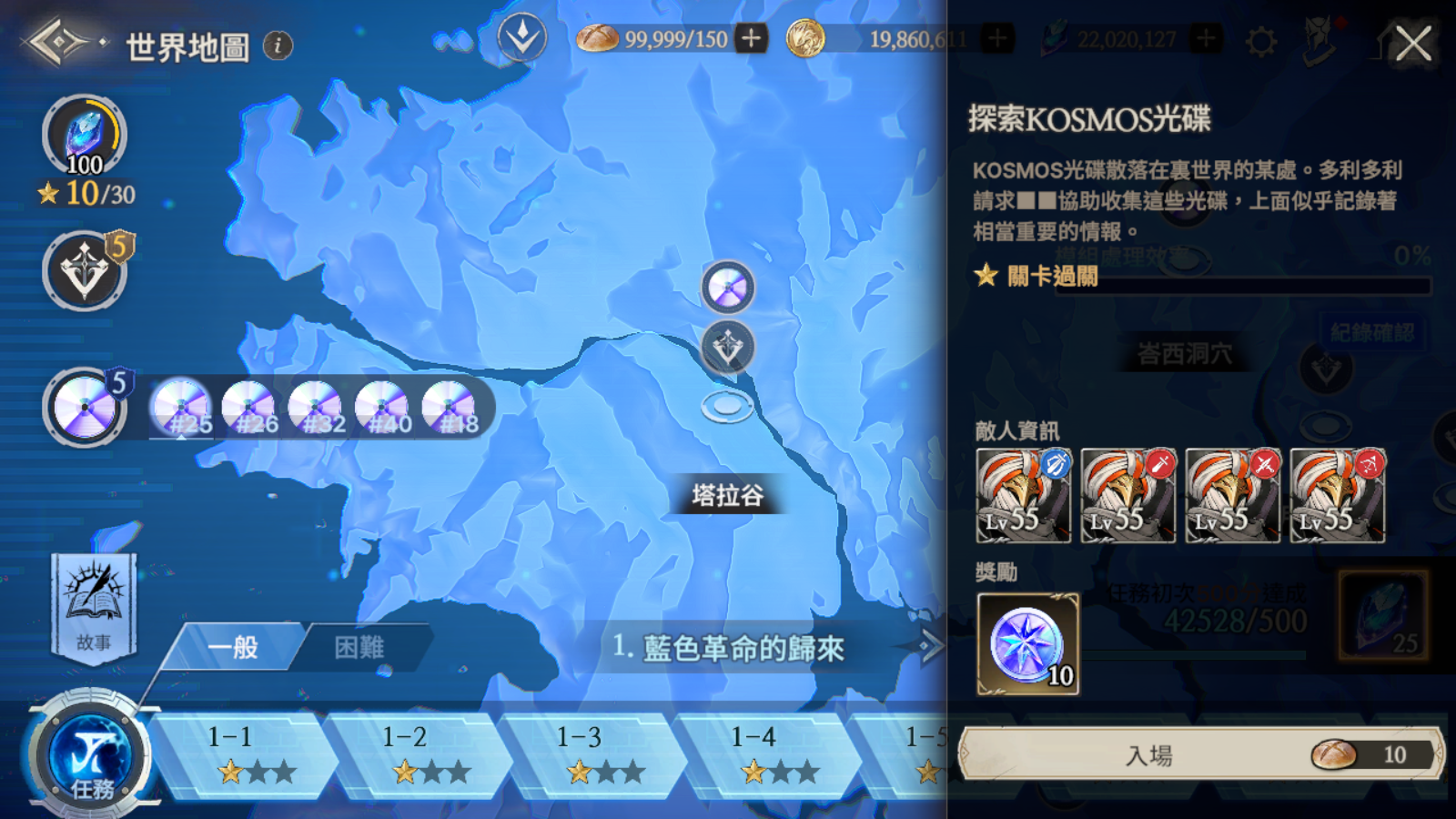Add more bread stamina
The height and width of the screenshot is (819, 1456).
click(x=751, y=39)
